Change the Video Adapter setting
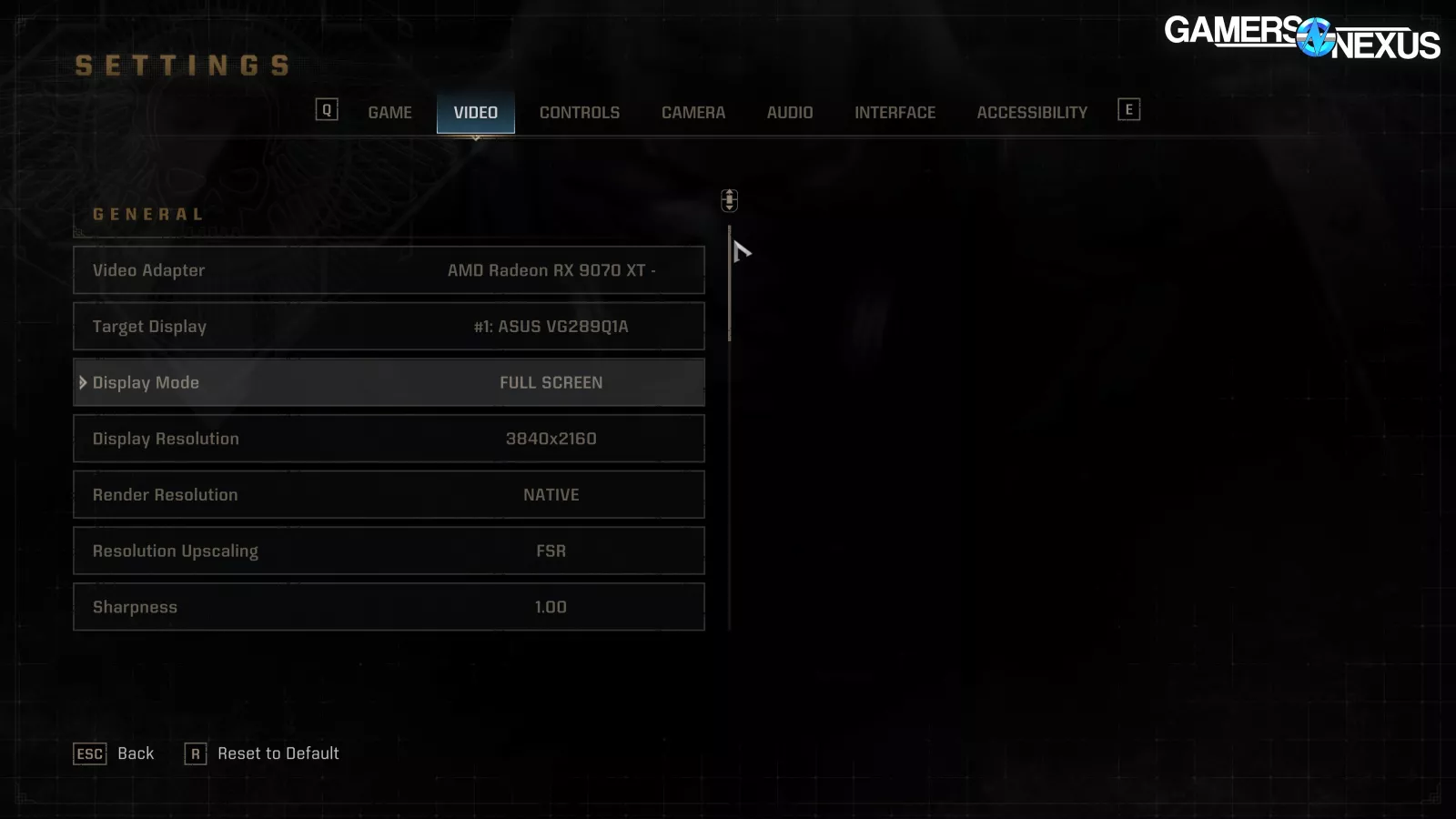The width and height of the screenshot is (1456, 819). click(389, 270)
